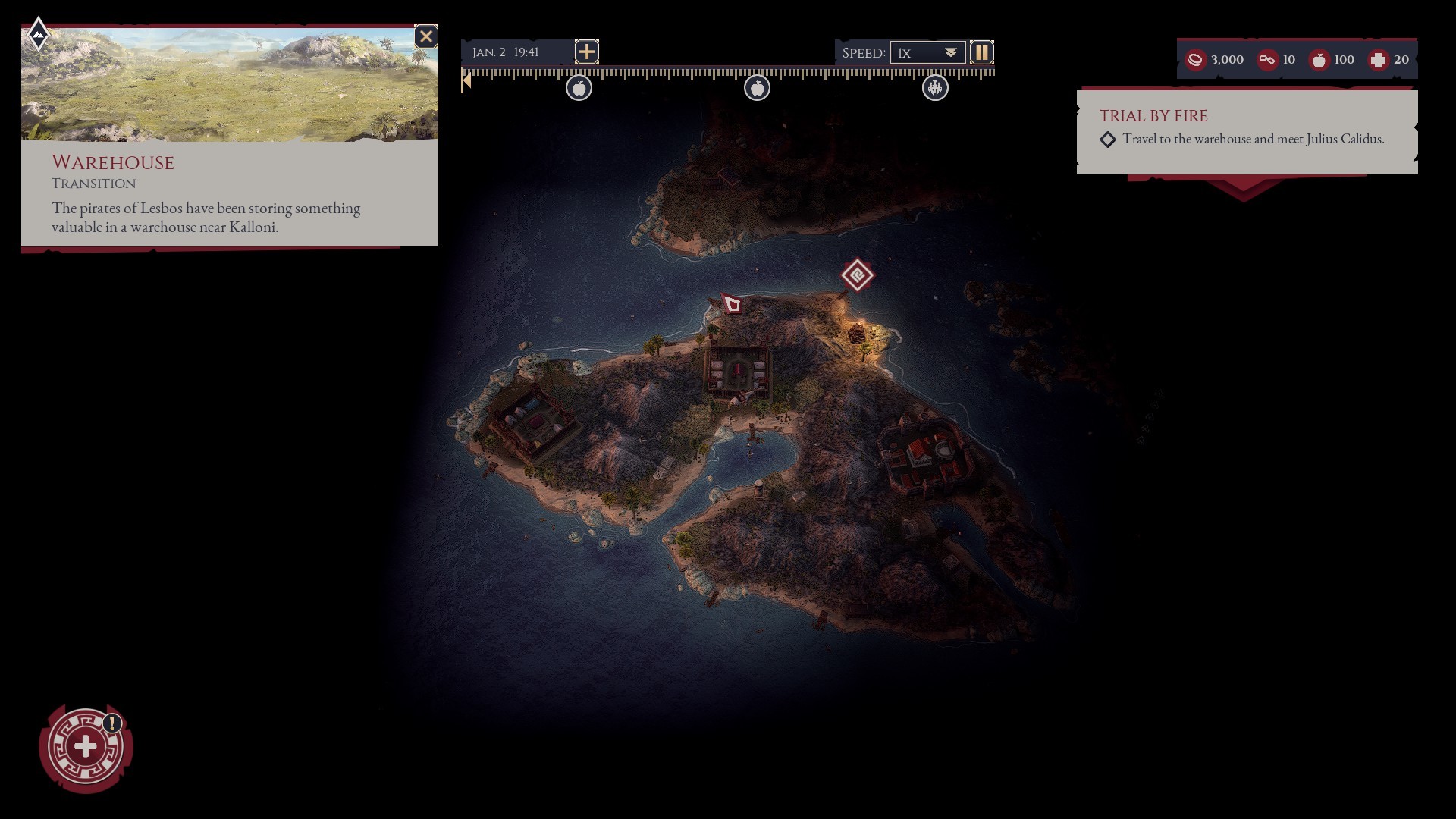Open the Speed 1x dropdown
This screenshot has width=1456, height=819.
click(x=927, y=52)
